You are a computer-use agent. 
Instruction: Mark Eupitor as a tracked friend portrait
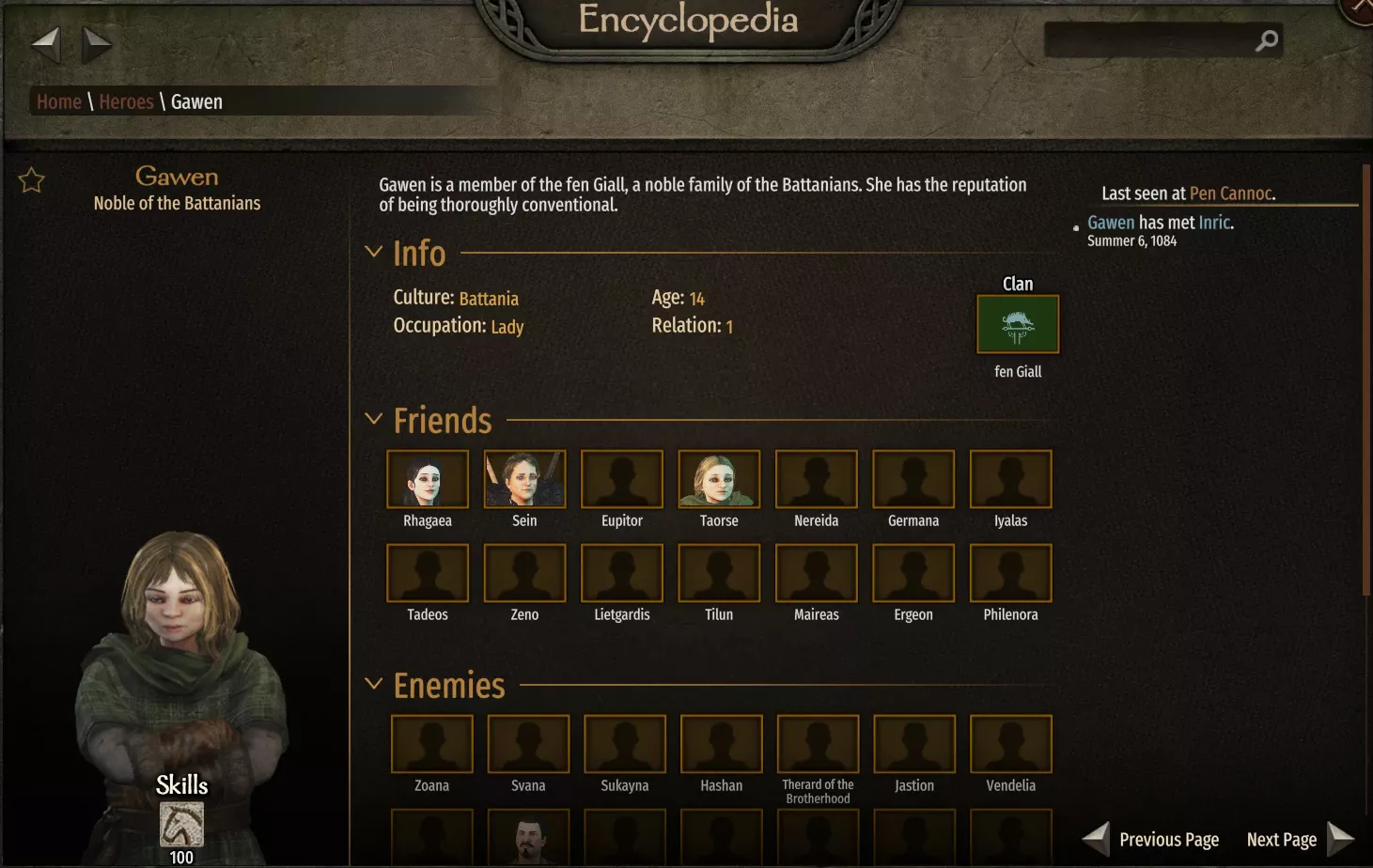tap(621, 479)
